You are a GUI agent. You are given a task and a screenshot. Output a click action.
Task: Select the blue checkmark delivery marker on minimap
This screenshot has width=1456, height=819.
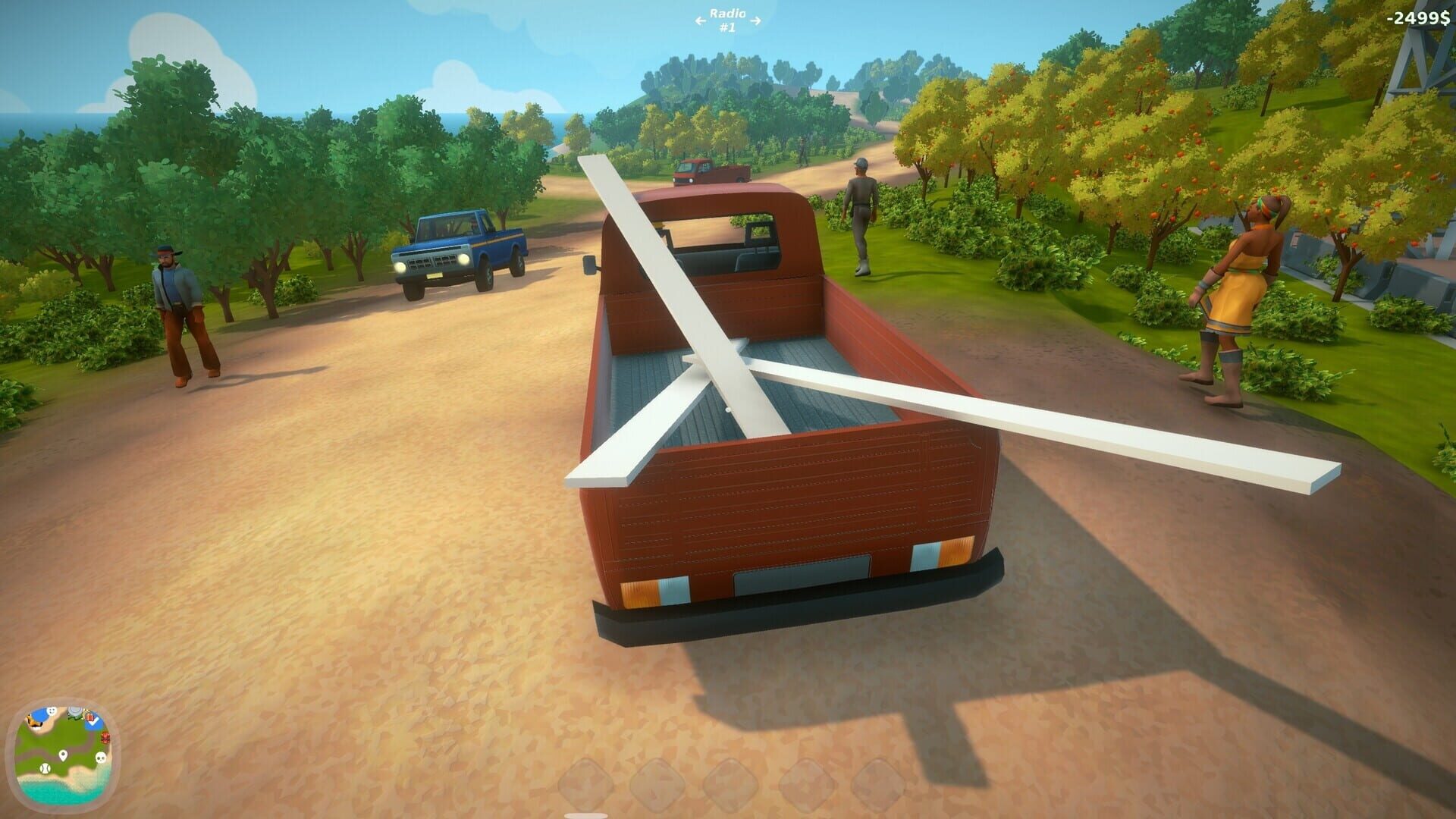(x=93, y=723)
